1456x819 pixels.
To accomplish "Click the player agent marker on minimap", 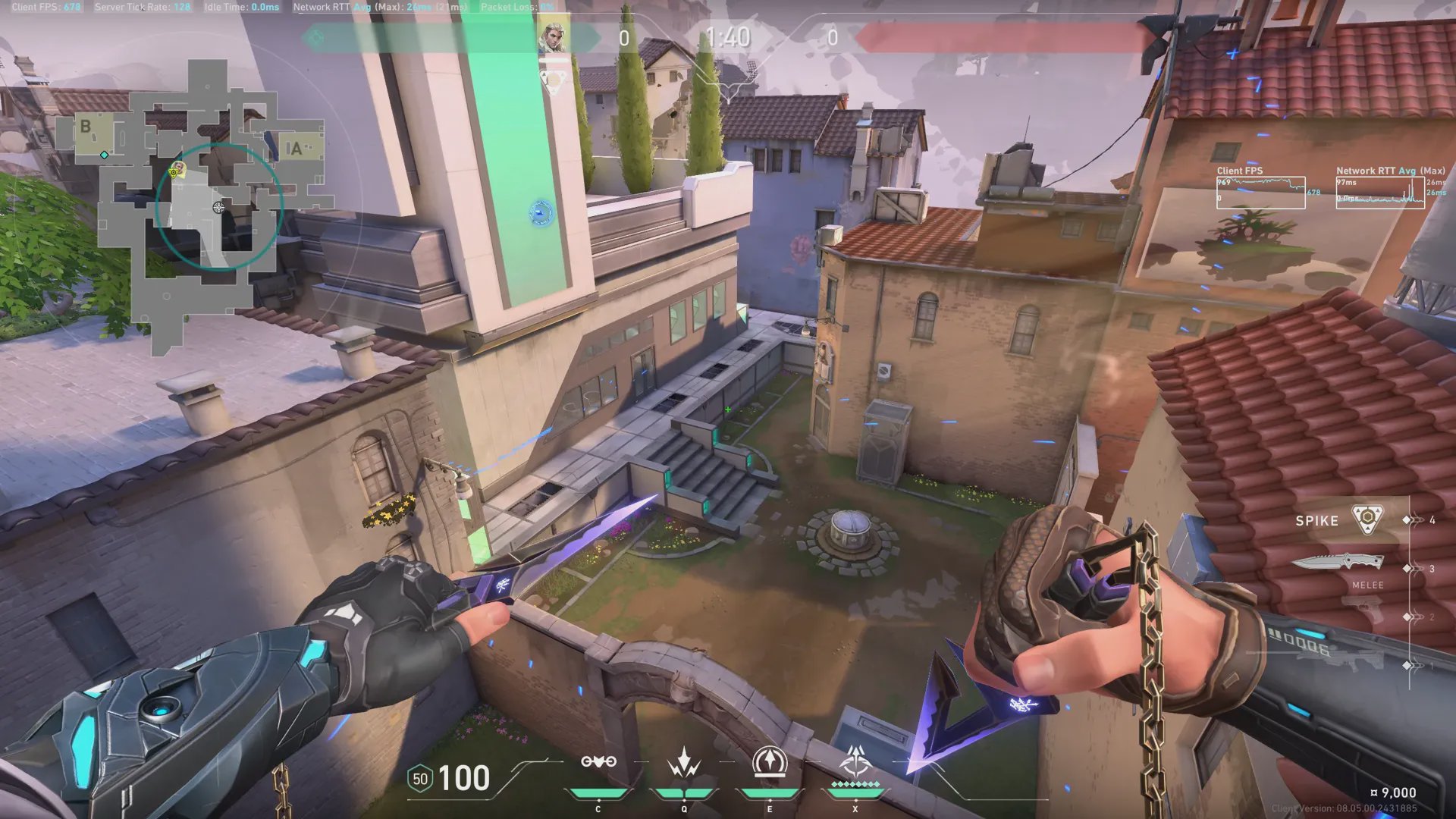I will coord(177,168).
